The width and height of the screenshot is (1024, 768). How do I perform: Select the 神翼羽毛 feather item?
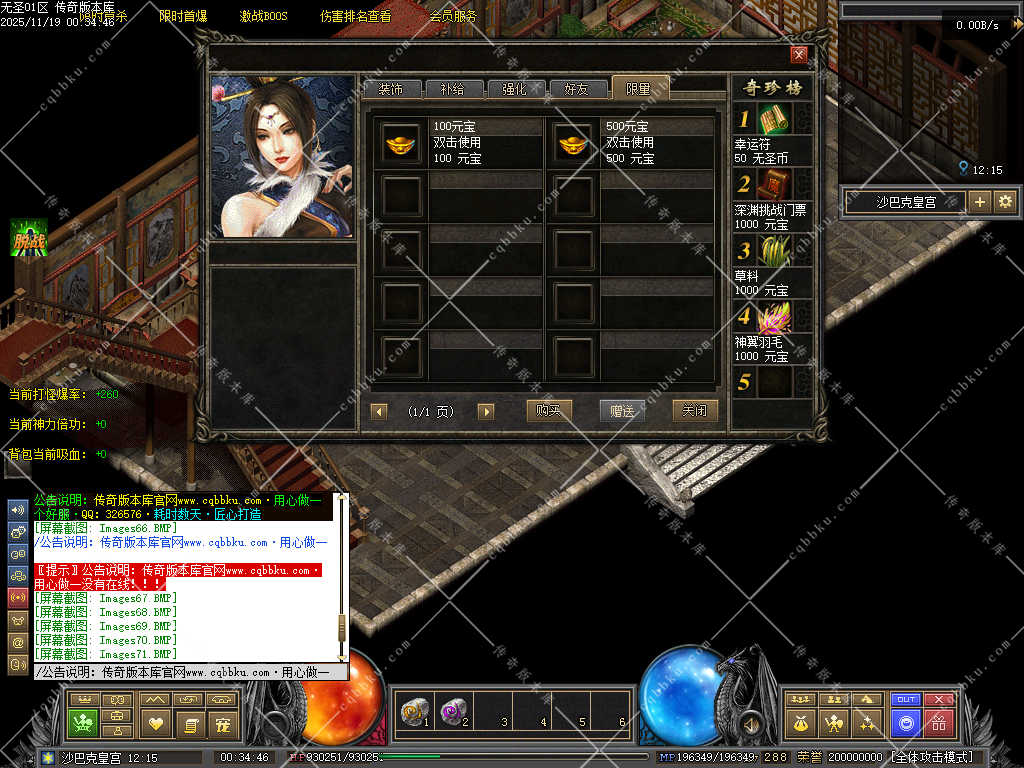(x=773, y=317)
